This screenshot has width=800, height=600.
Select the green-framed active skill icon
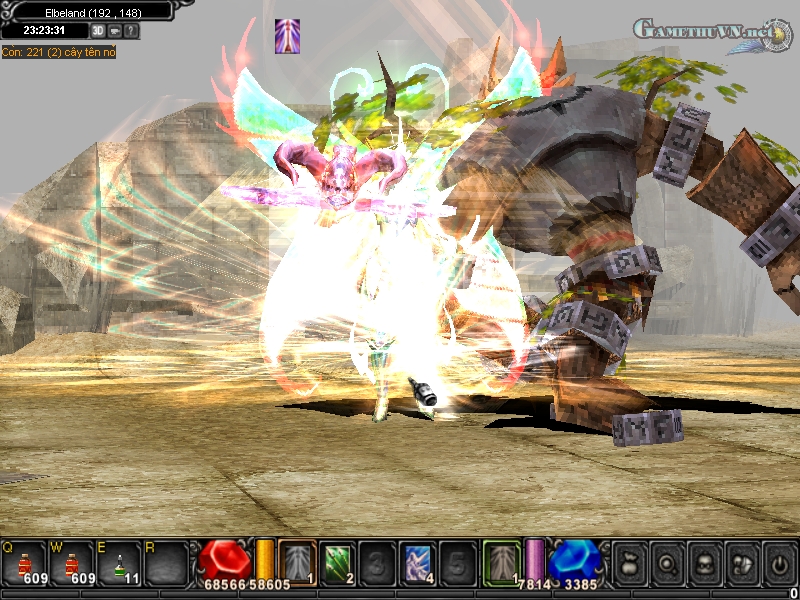pos(501,562)
